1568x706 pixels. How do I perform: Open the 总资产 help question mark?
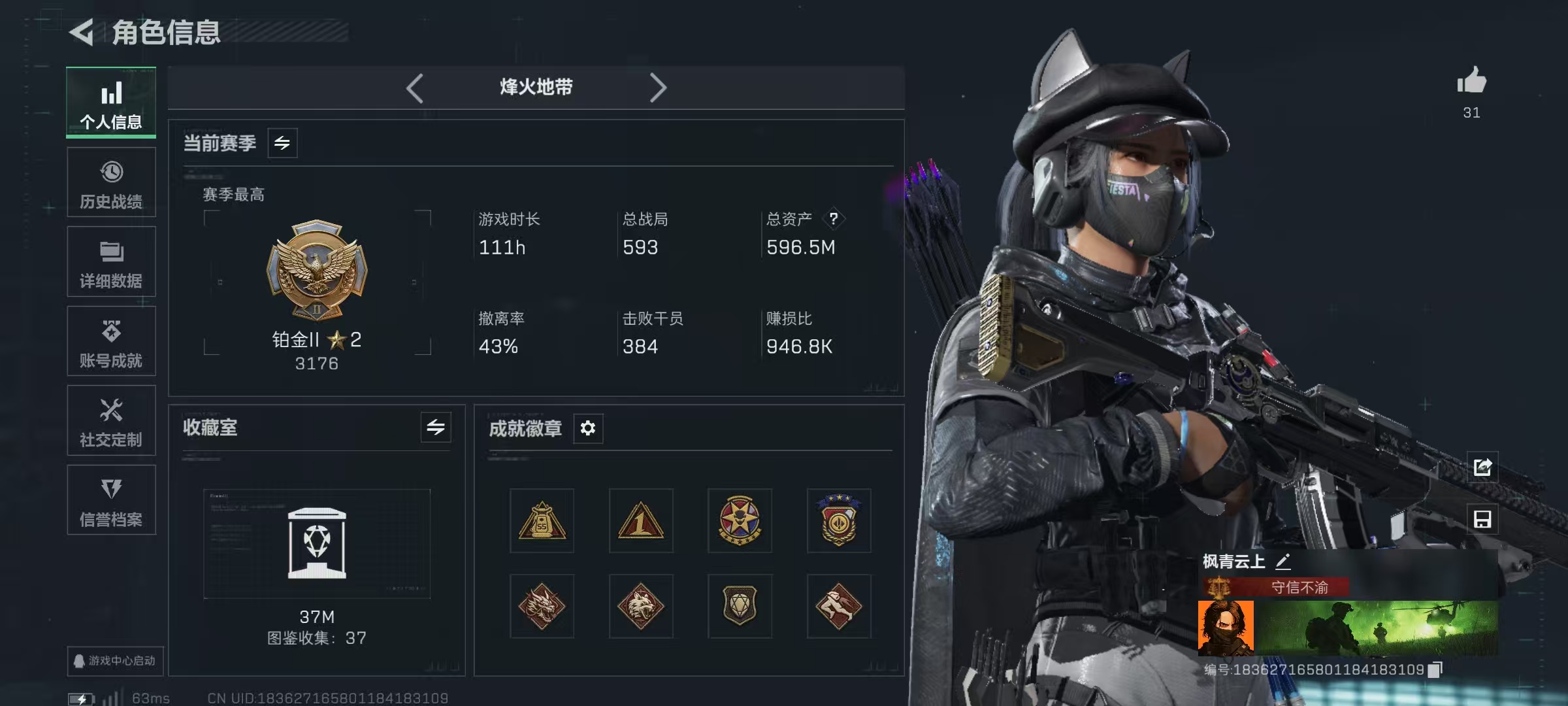point(834,220)
